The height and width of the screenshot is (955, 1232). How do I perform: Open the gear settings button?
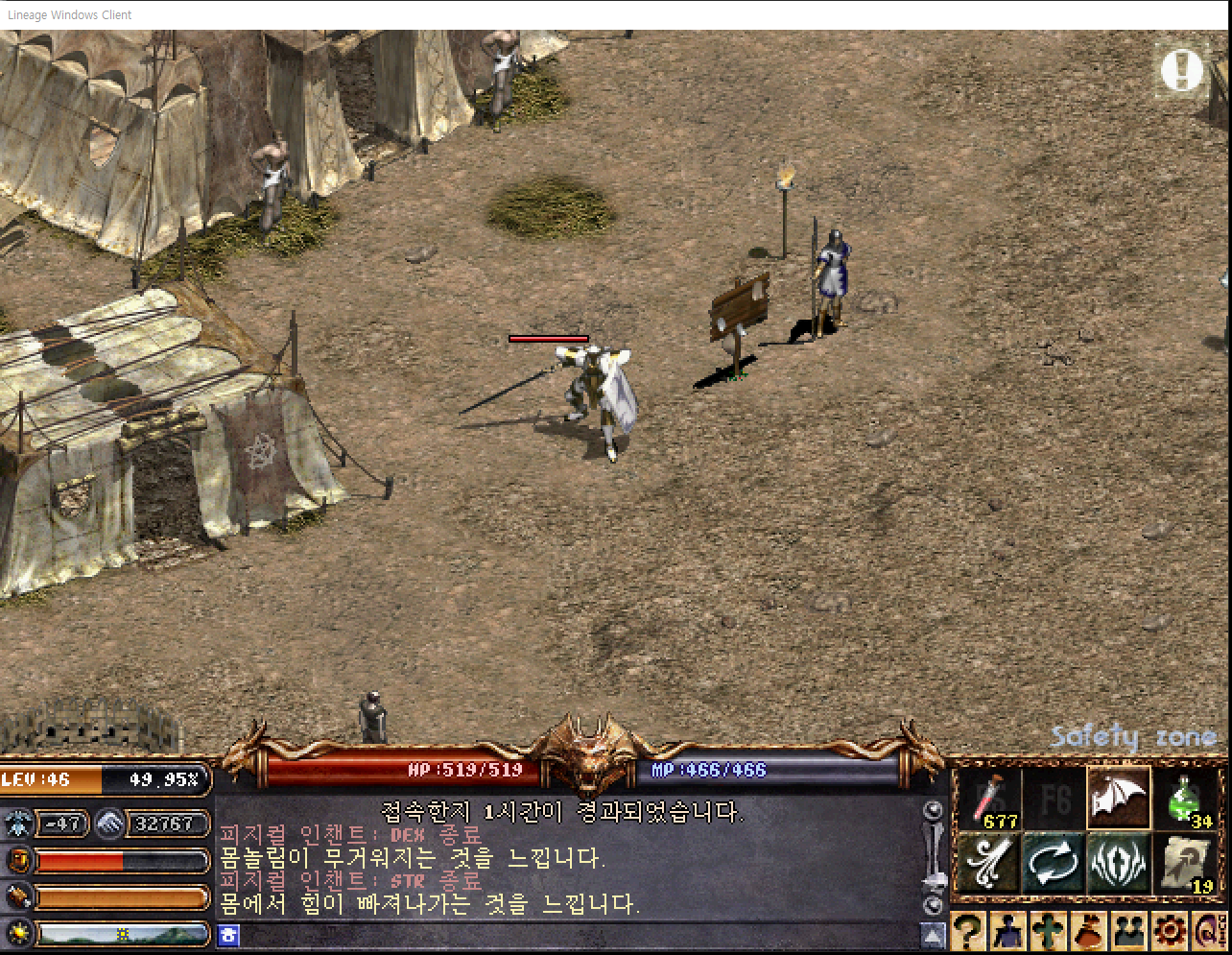click(1170, 931)
